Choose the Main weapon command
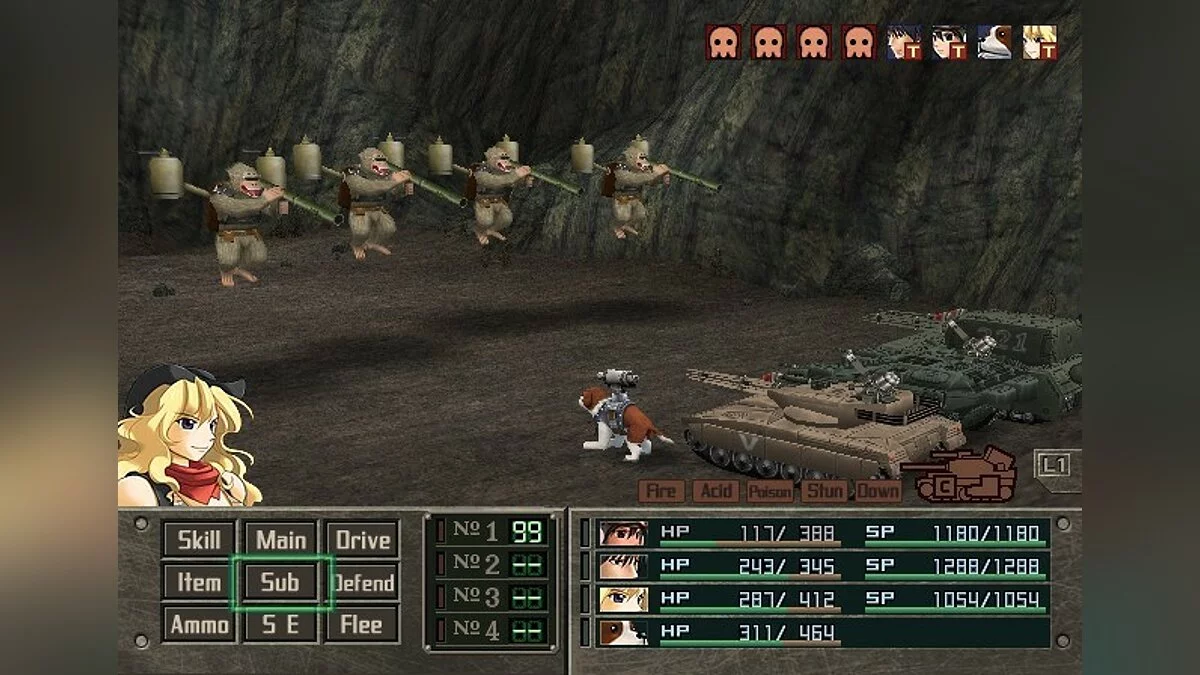Screen dimensions: 1200x675 click(281, 540)
